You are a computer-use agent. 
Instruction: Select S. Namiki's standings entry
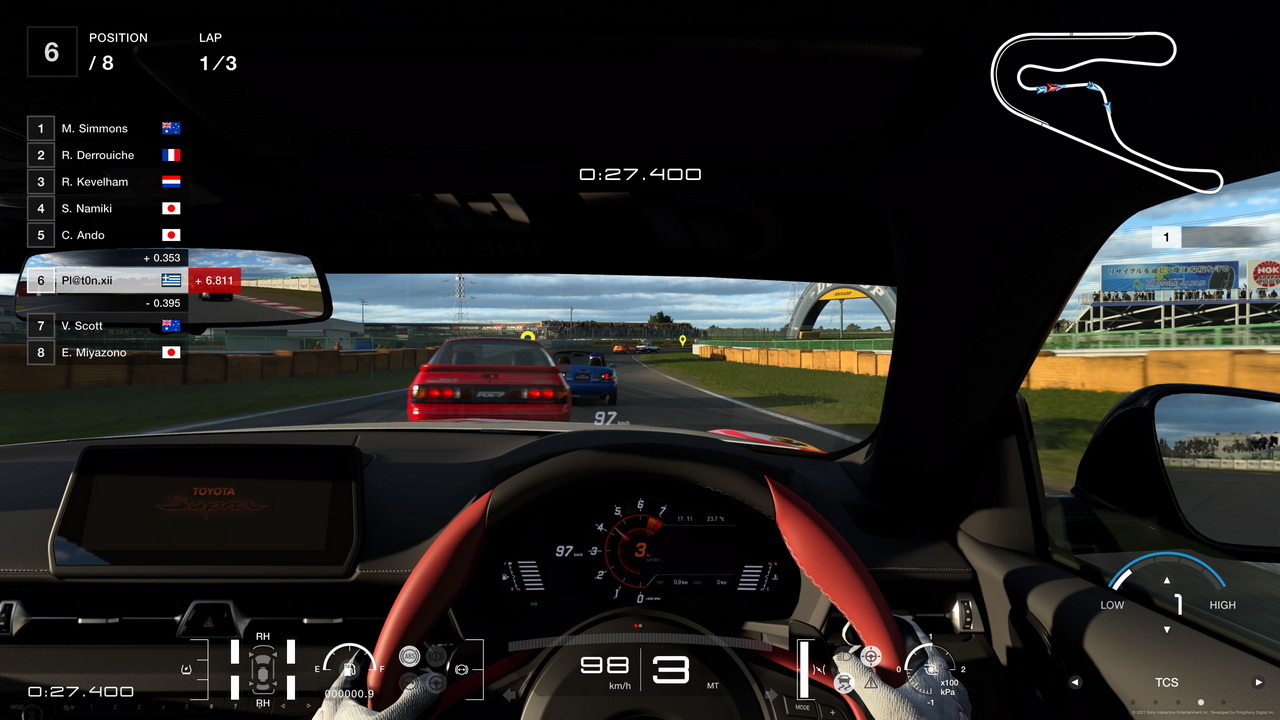(x=105, y=209)
